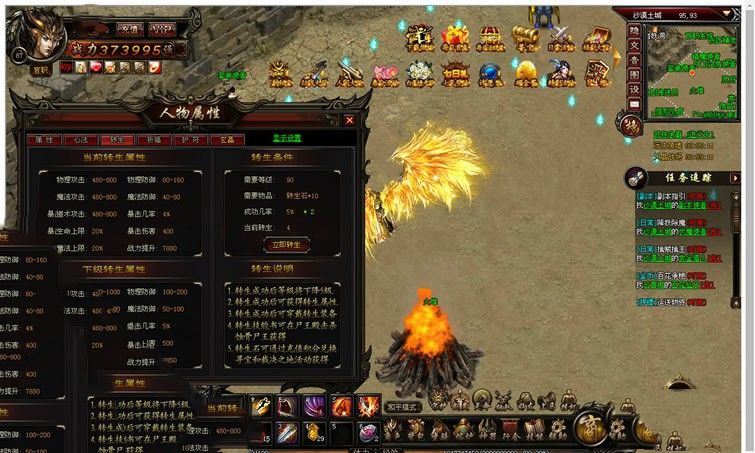Switch to the 玄晶 tab
Screen dimensions: 755x453
(x=228, y=140)
